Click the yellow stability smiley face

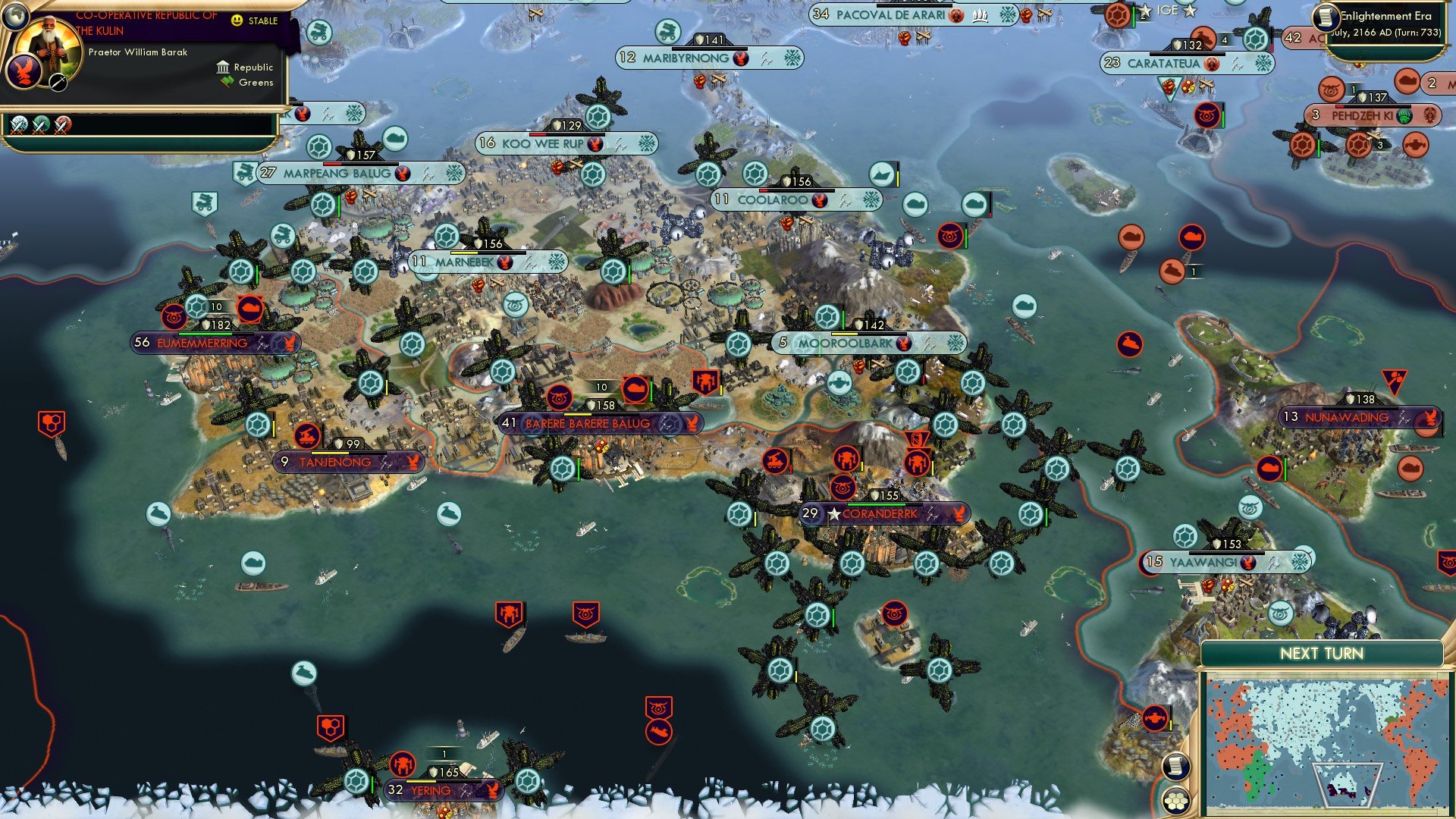pyautogui.click(x=237, y=20)
